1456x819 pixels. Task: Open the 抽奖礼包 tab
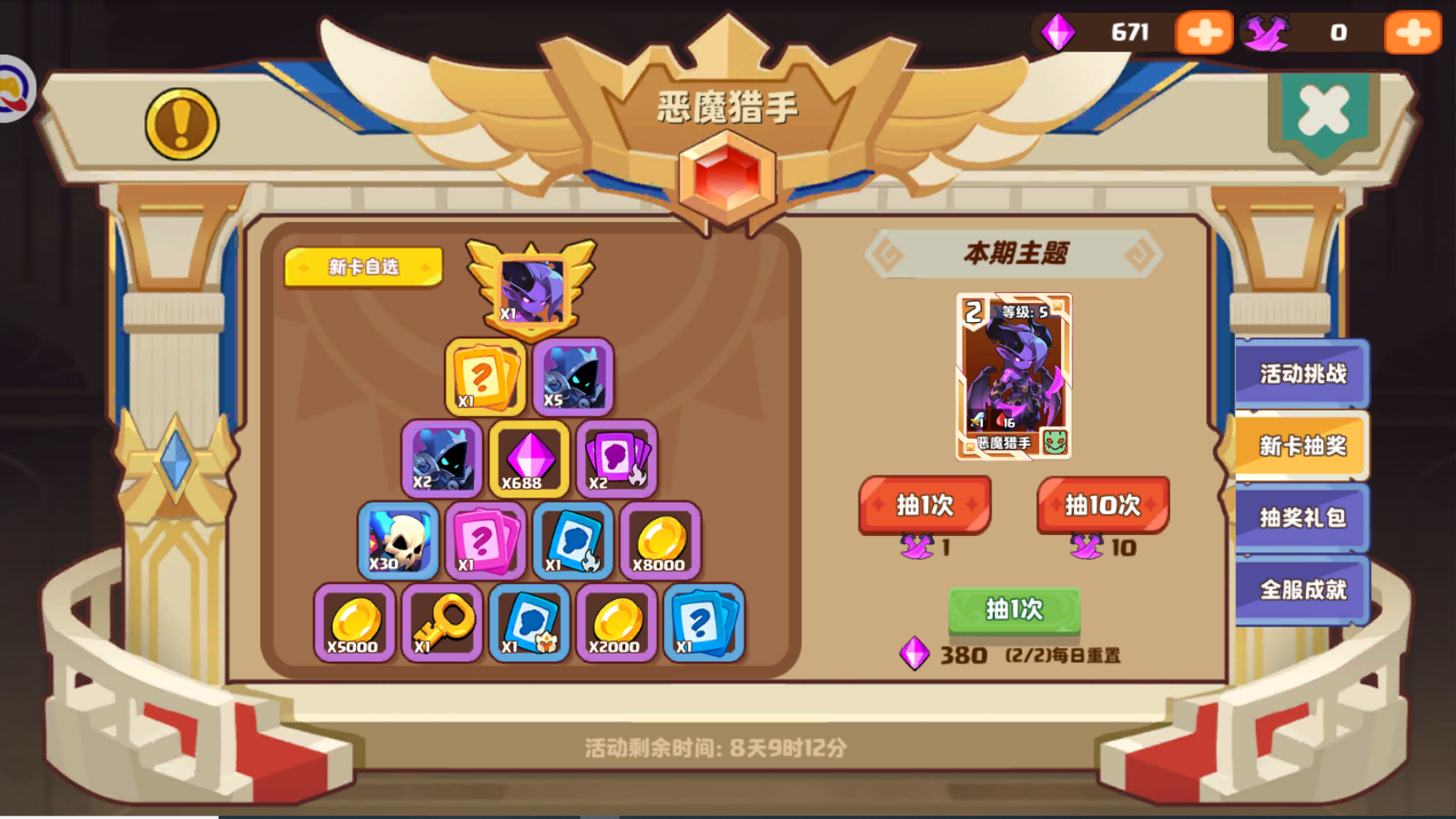coord(1303,518)
